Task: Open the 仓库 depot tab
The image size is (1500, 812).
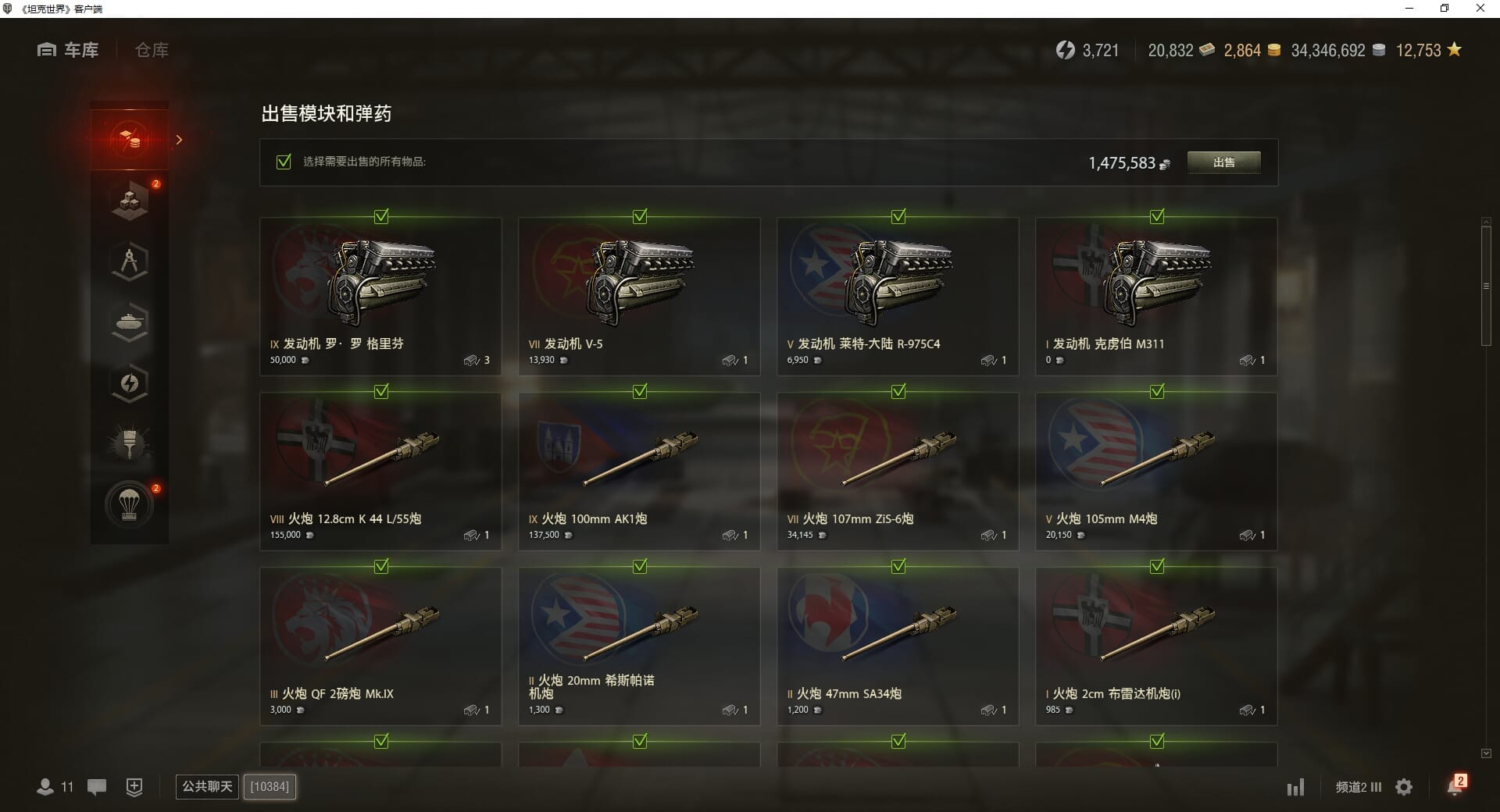Action: pos(152,50)
